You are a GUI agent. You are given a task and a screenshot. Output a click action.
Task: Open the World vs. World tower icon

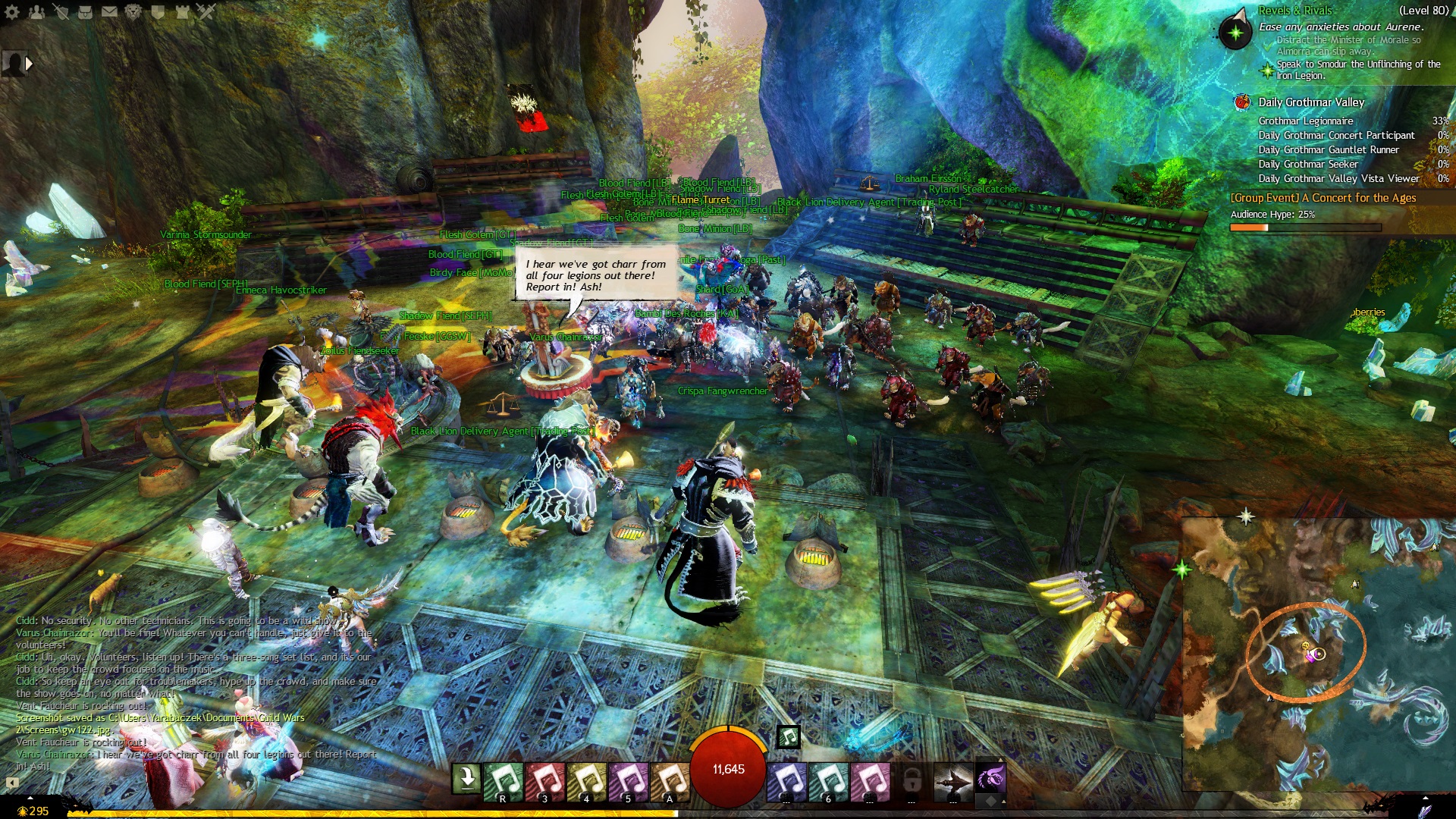(x=182, y=11)
